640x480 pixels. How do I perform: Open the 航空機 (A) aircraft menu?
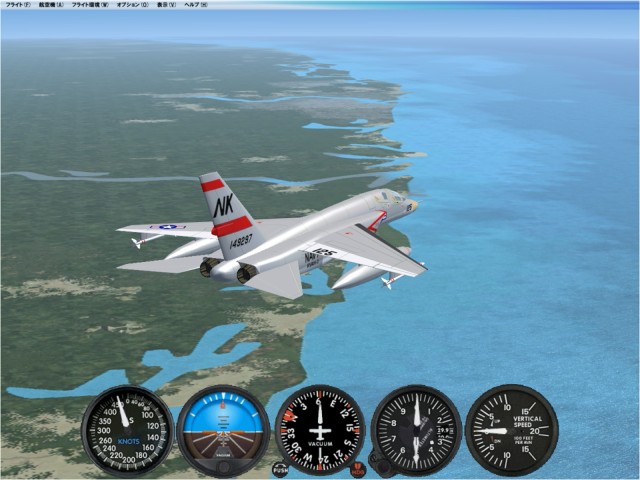click(x=50, y=5)
